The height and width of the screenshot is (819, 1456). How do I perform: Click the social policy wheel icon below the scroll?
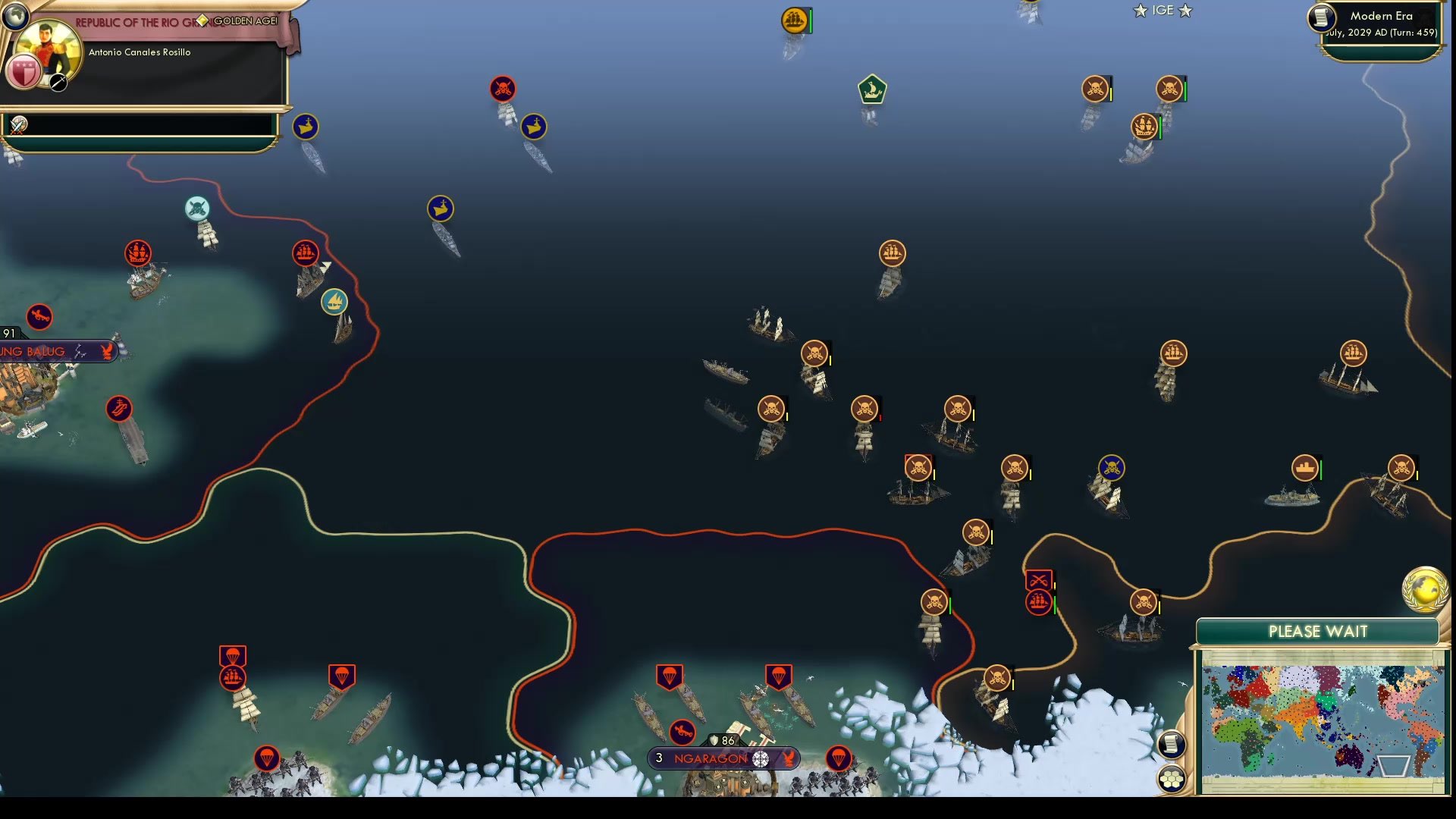[x=1172, y=776]
